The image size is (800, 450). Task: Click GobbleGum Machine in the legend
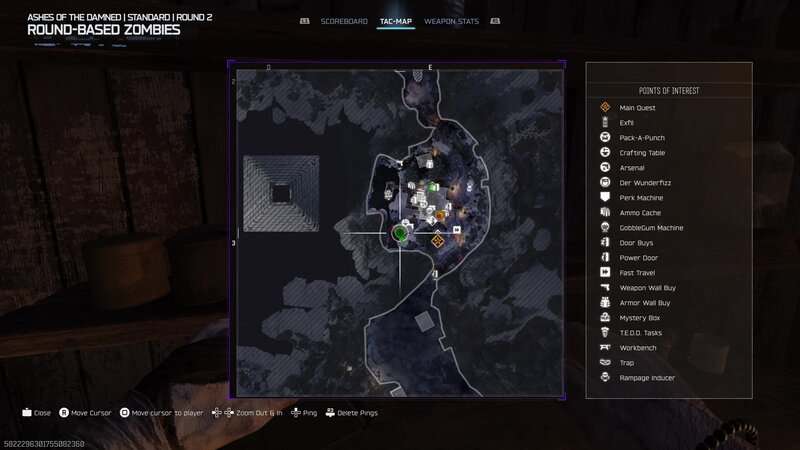click(x=651, y=227)
